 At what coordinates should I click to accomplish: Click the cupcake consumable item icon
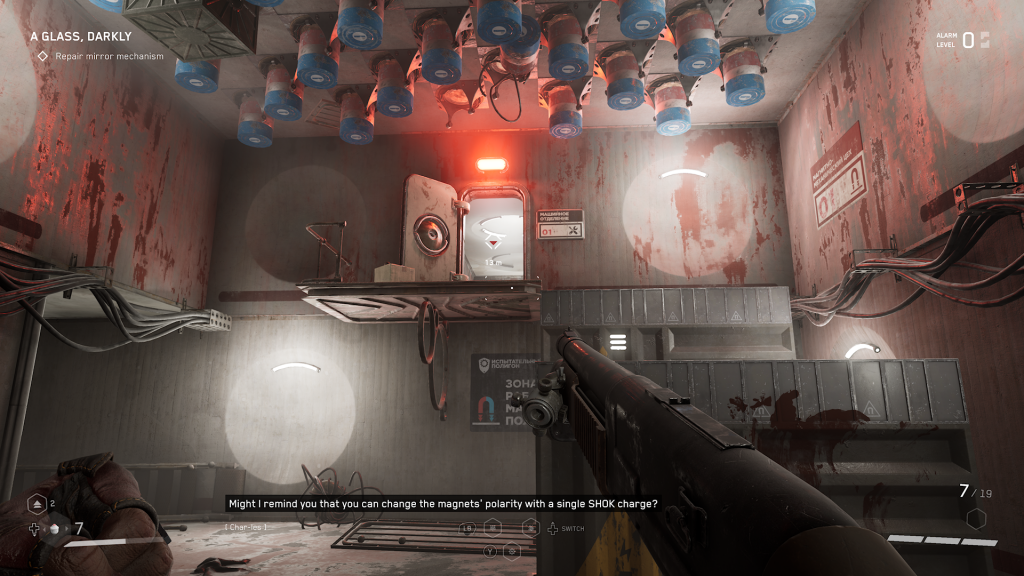click(55, 529)
